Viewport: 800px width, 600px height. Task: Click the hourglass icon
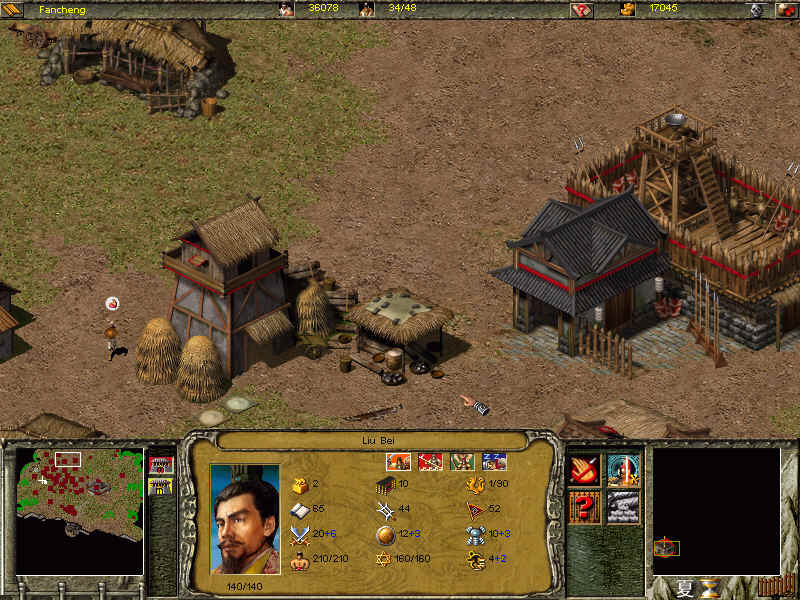(710, 587)
